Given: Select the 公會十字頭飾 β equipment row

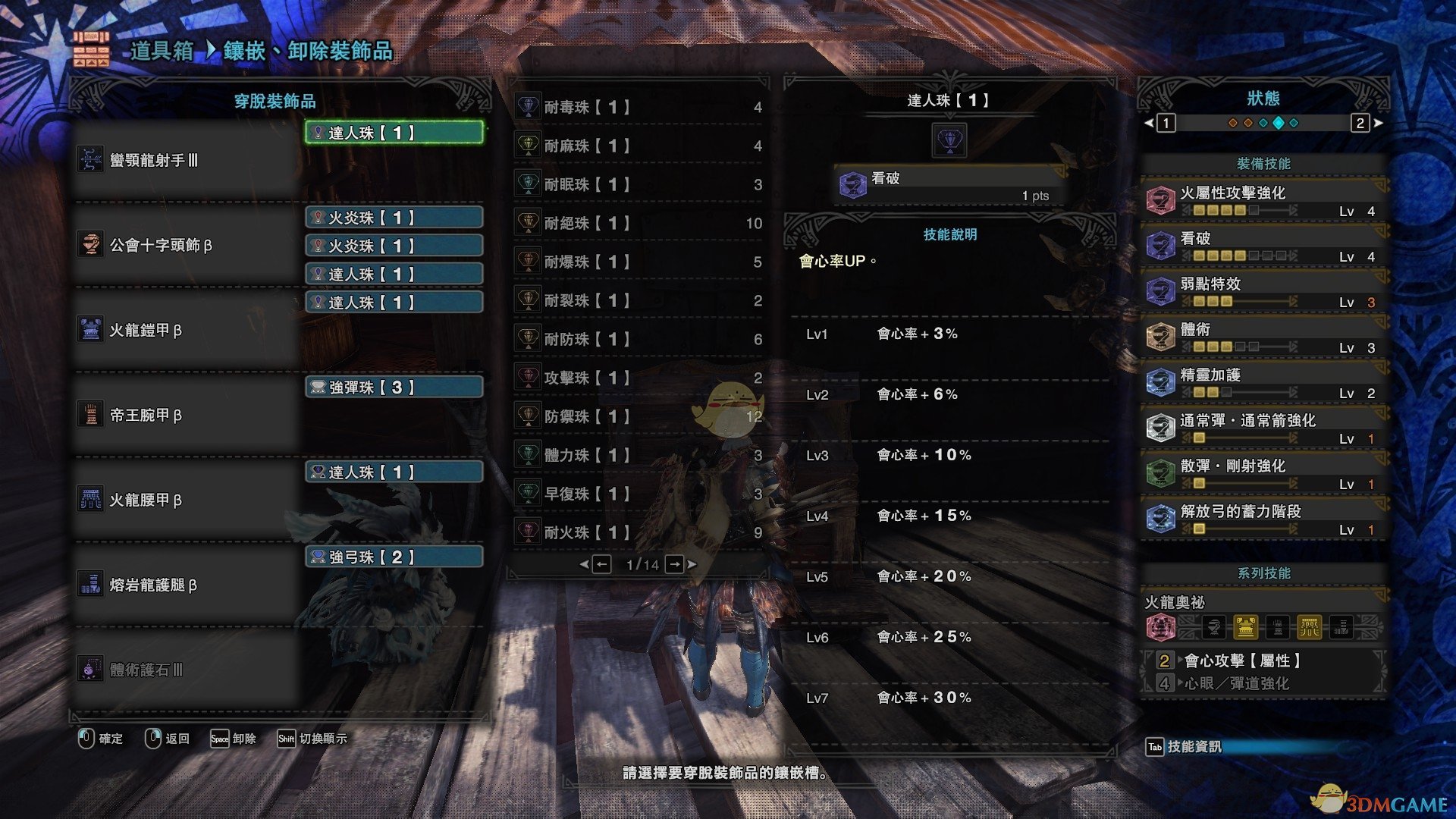Looking at the screenshot, I should click(186, 245).
